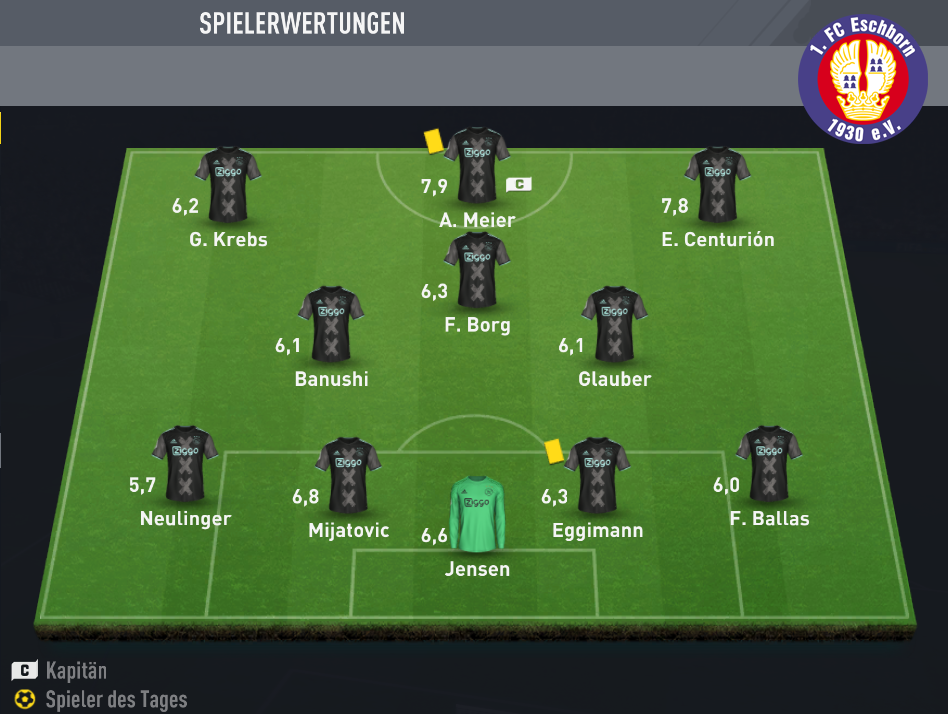Select defender Neulinger
Image resolution: width=948 pixels, height=714 pixels.
pos(185,464)
